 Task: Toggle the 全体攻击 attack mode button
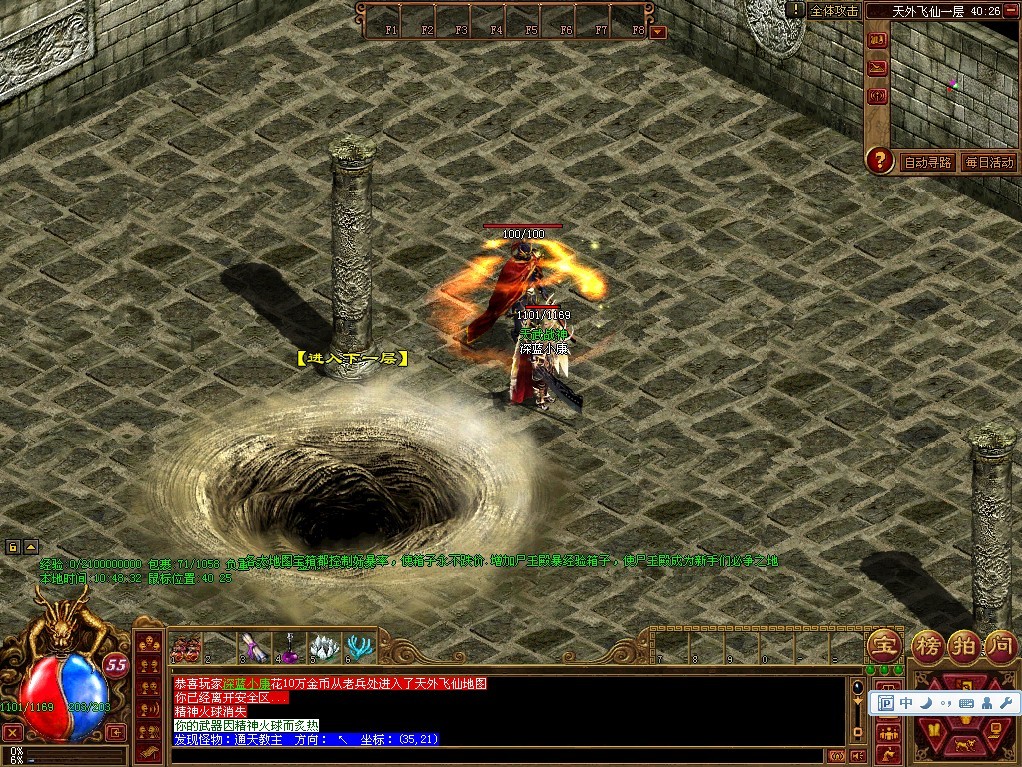click(x=834, y=11)
